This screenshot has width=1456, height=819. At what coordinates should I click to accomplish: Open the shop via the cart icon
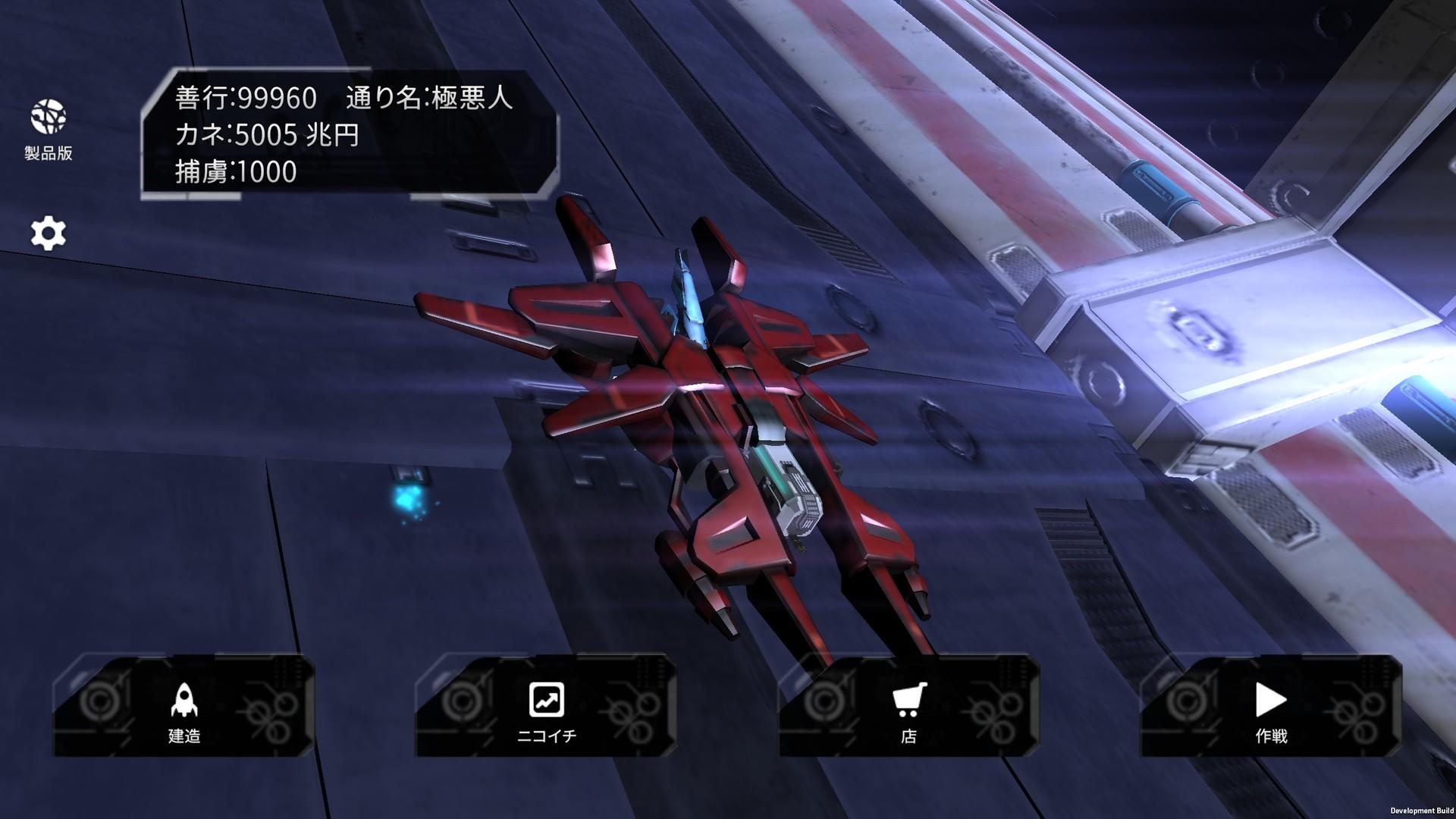(x=909, y=699)
